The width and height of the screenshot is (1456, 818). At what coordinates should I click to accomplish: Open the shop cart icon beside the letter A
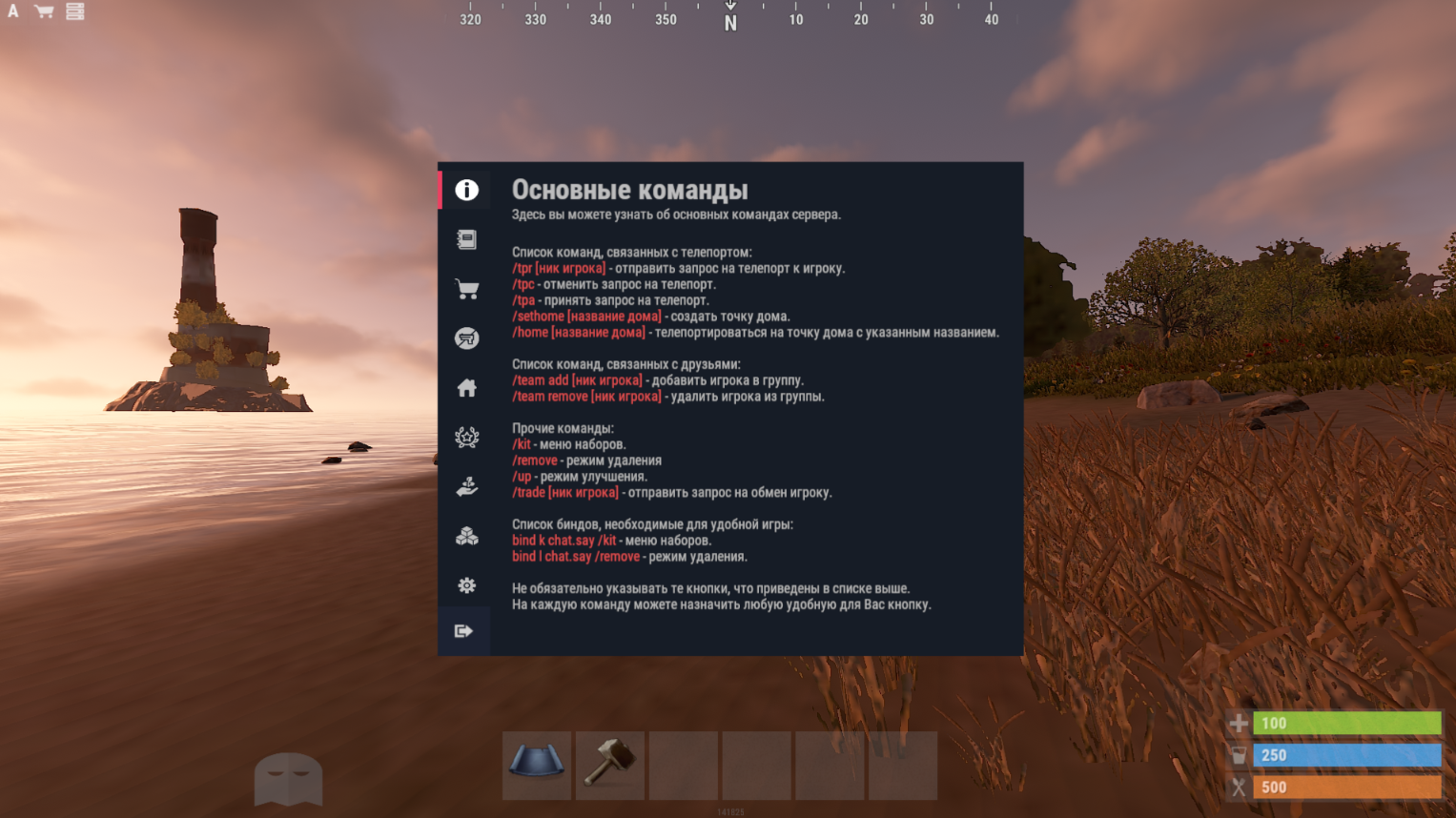pyautogui.click(x=44, y=11)
